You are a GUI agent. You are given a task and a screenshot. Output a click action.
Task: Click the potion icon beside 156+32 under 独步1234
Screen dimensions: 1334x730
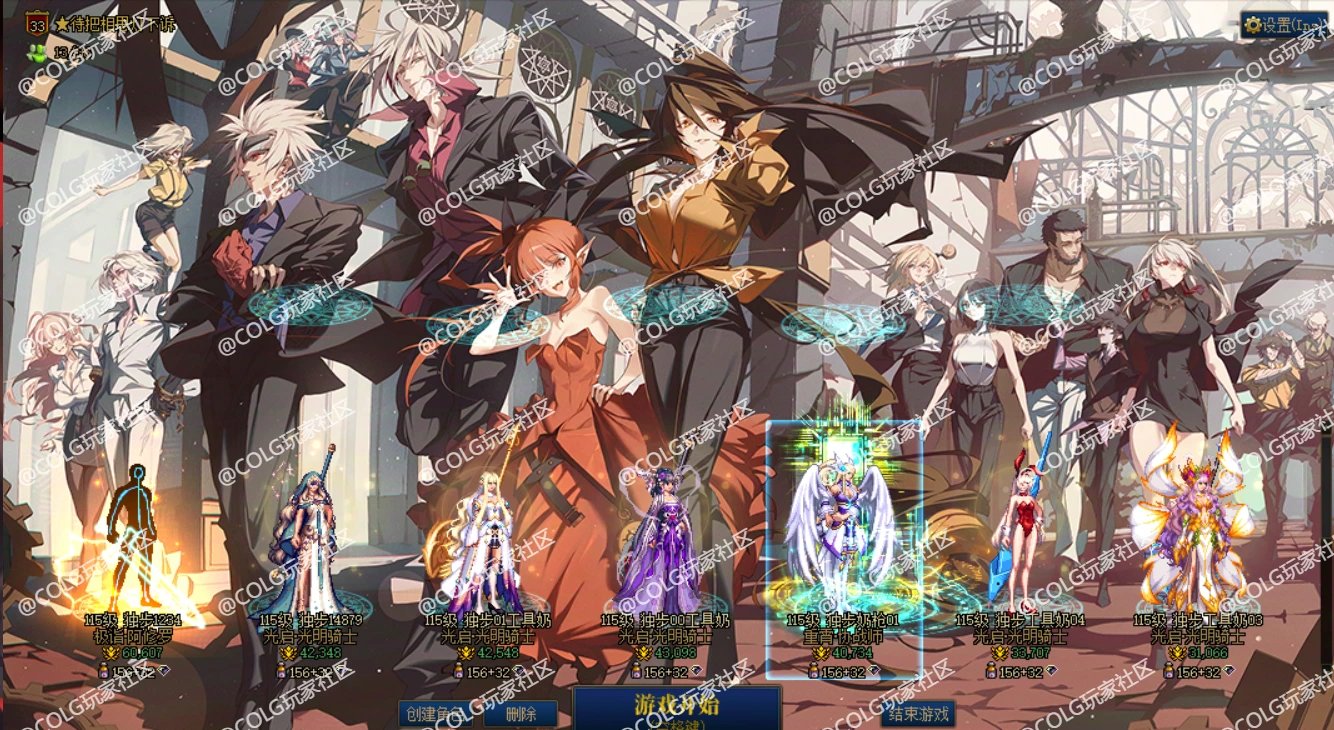click(x=102, y=668)
